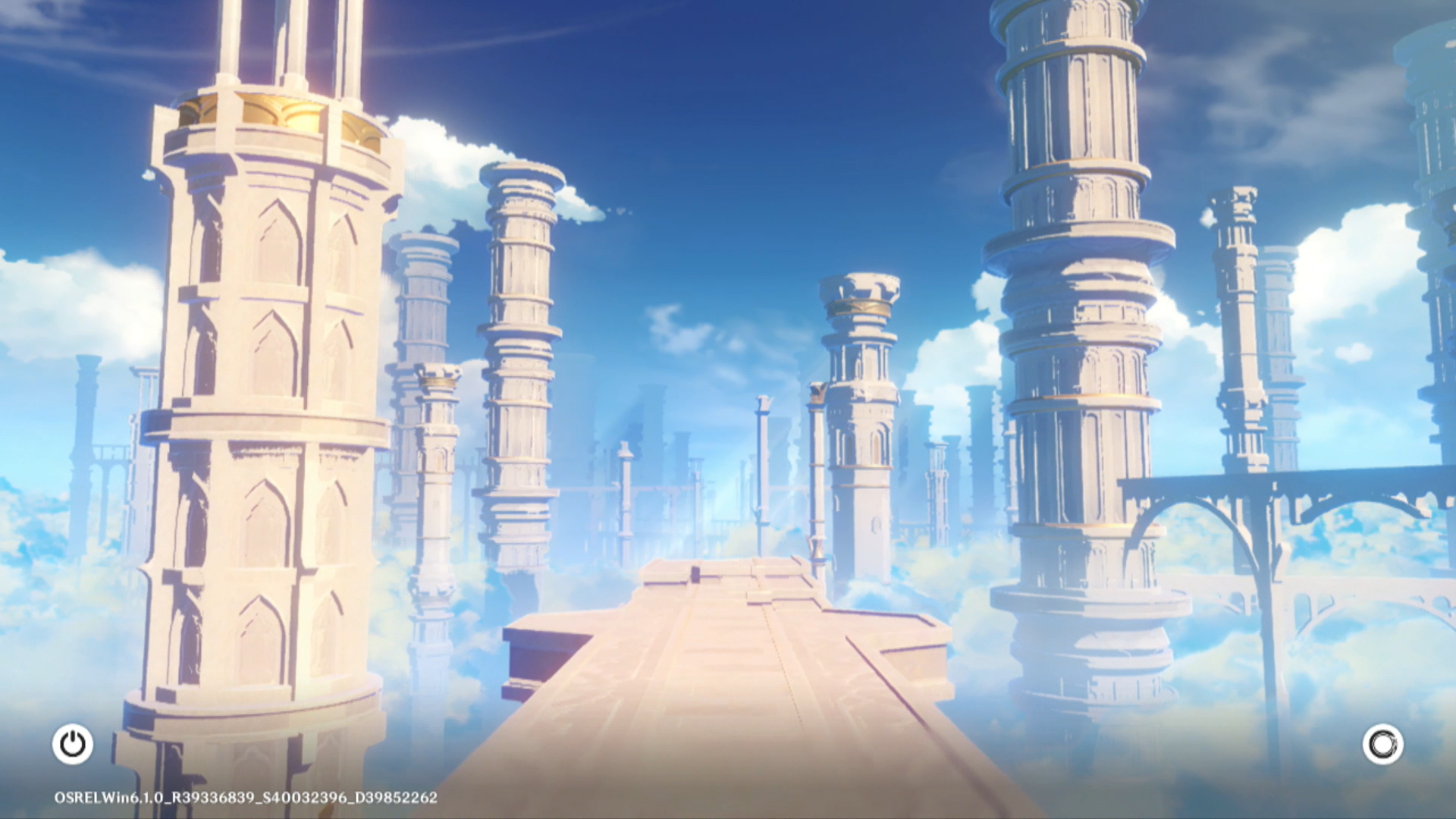Click the power exit button
Viewport: 1456px width, 819px height.
point(73,744)
